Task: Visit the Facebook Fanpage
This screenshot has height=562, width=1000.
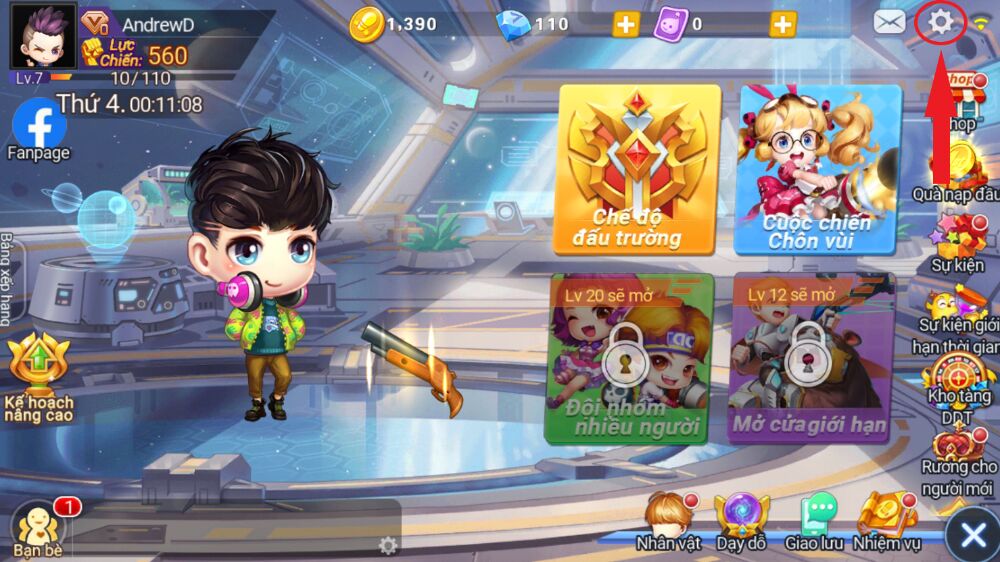Action: (39, 129)
